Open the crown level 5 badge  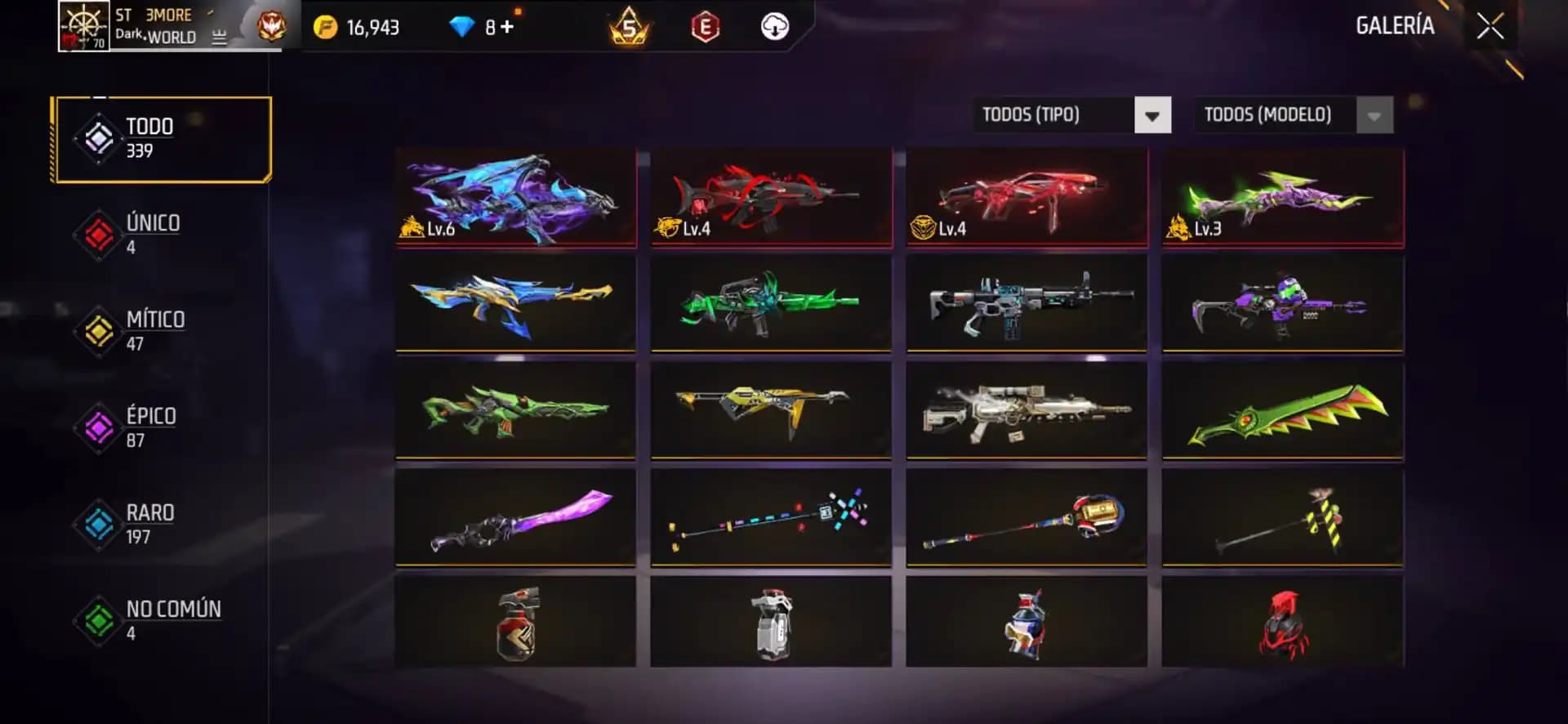point(629,25)
